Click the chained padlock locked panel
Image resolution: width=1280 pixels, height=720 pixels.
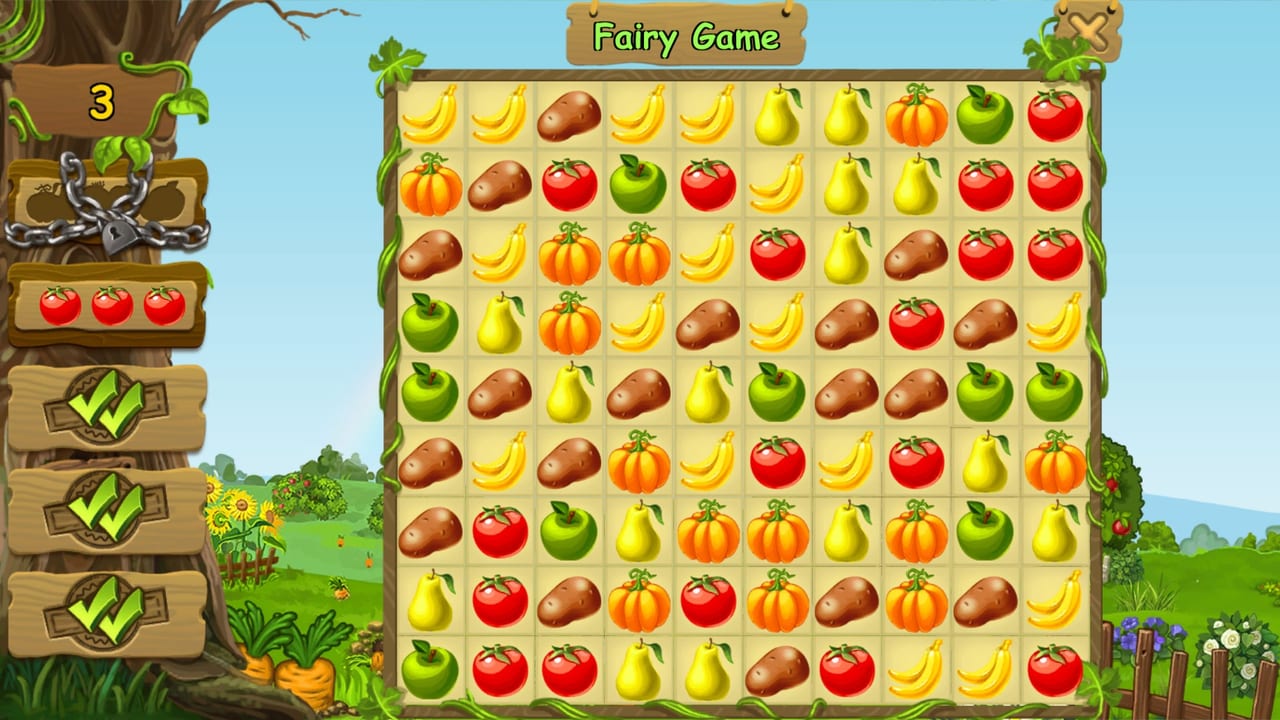click(107, 205)
